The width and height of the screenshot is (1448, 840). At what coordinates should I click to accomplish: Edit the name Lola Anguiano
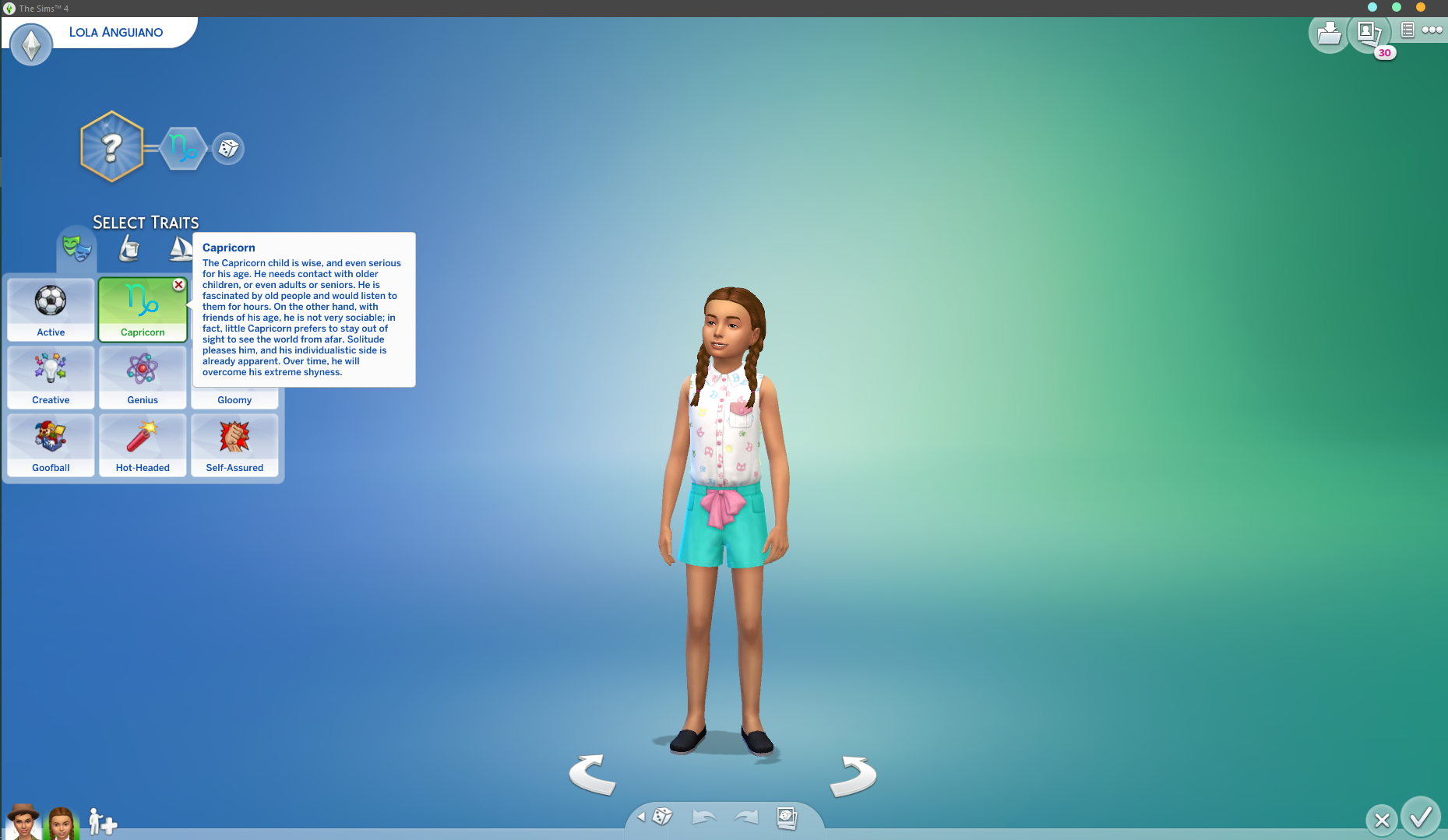click(116, 32)
